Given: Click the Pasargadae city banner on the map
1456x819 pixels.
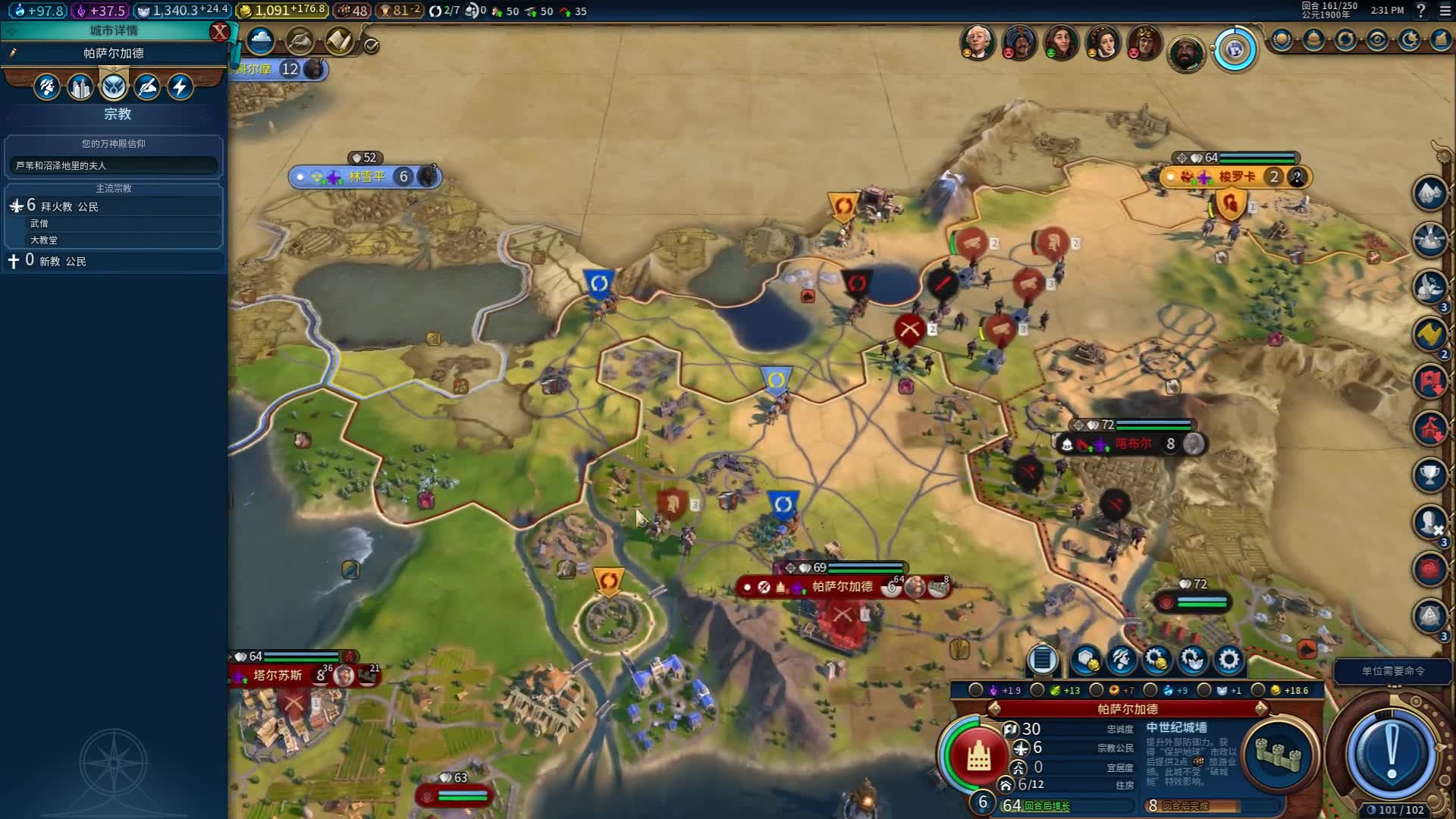Looking at the screenshot, I should click(x=842, y=587).
